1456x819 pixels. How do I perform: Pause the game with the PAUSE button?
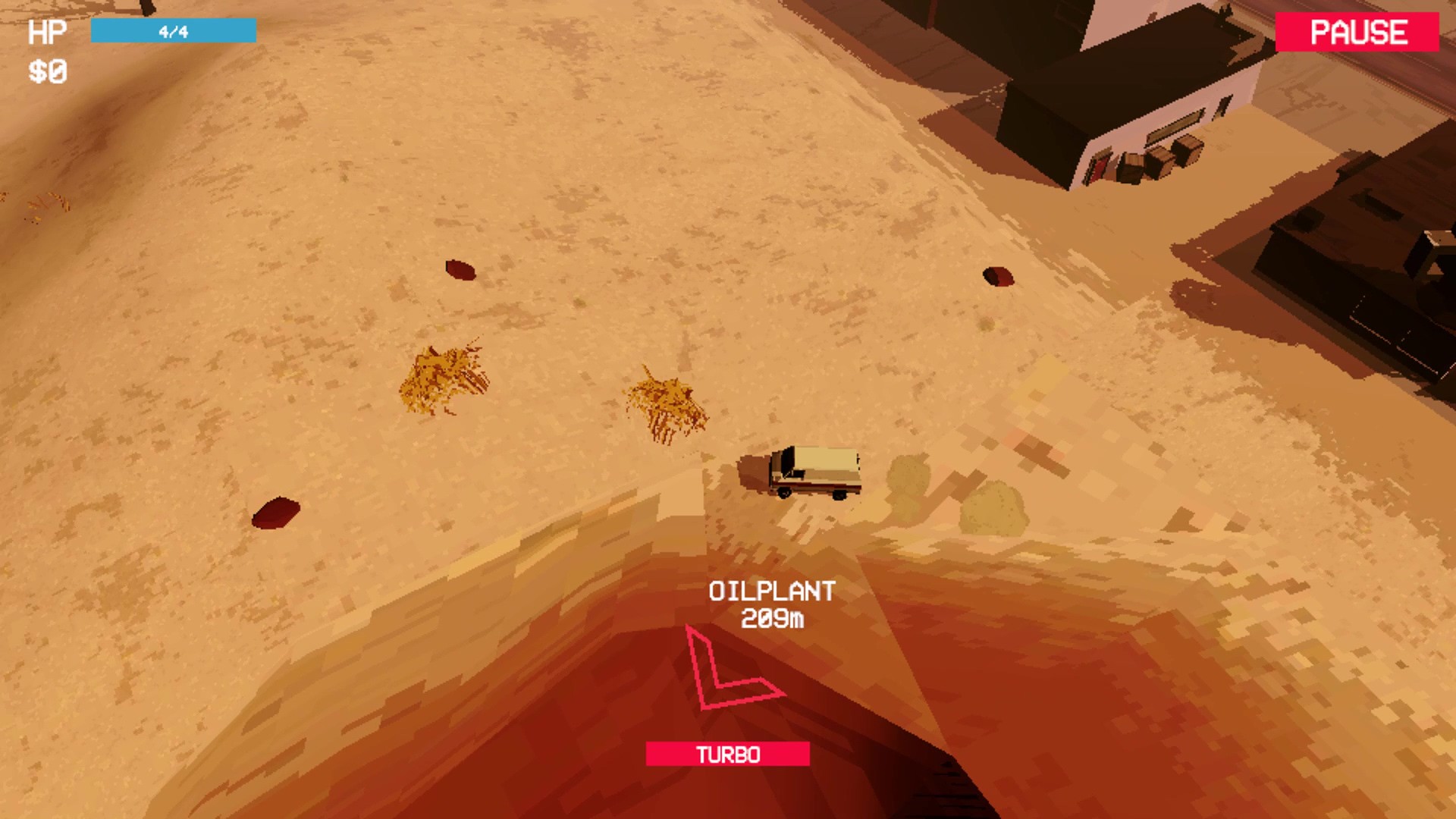pyautogui.click(x=1357, y=32)
